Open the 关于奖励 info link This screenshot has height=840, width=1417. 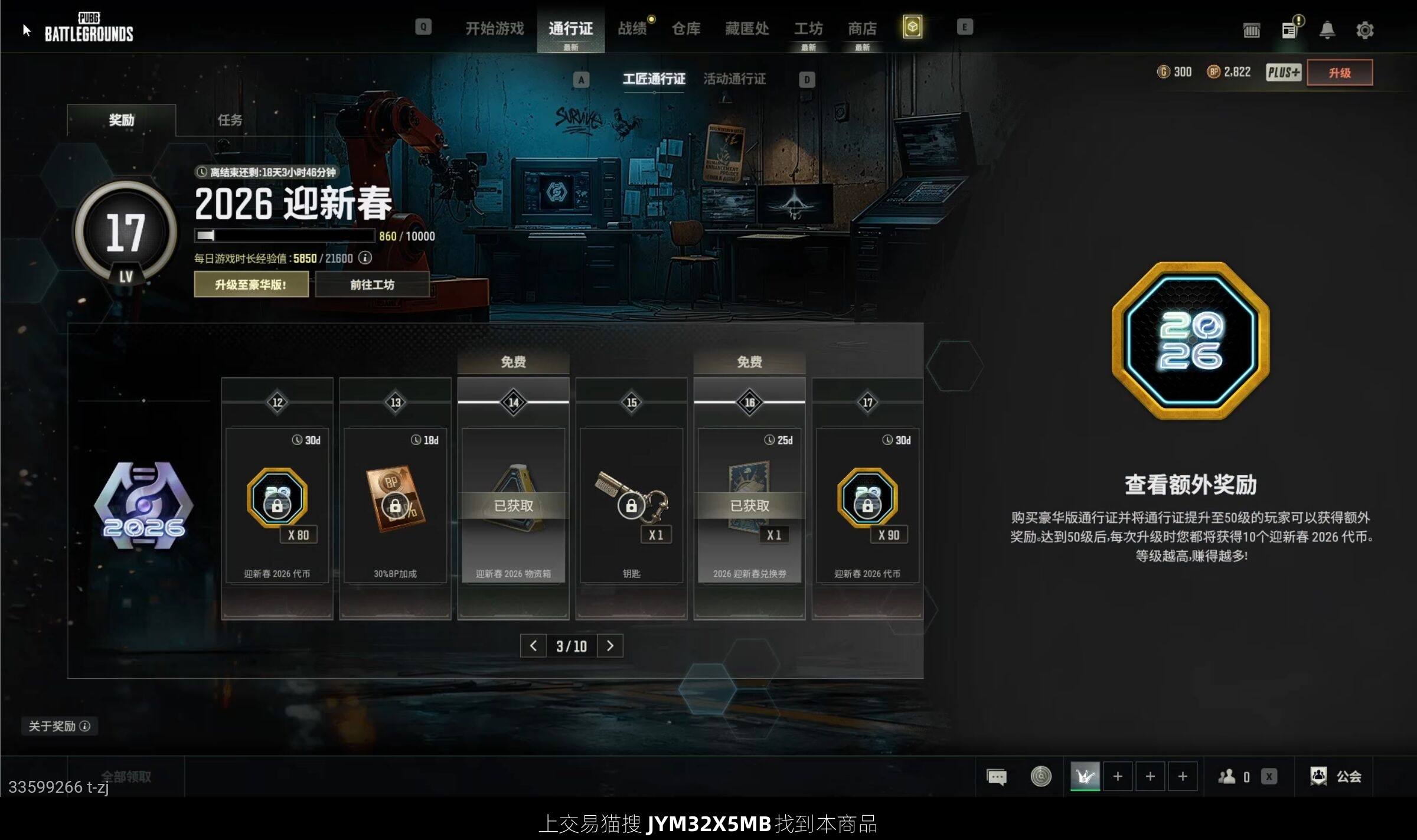59,726
